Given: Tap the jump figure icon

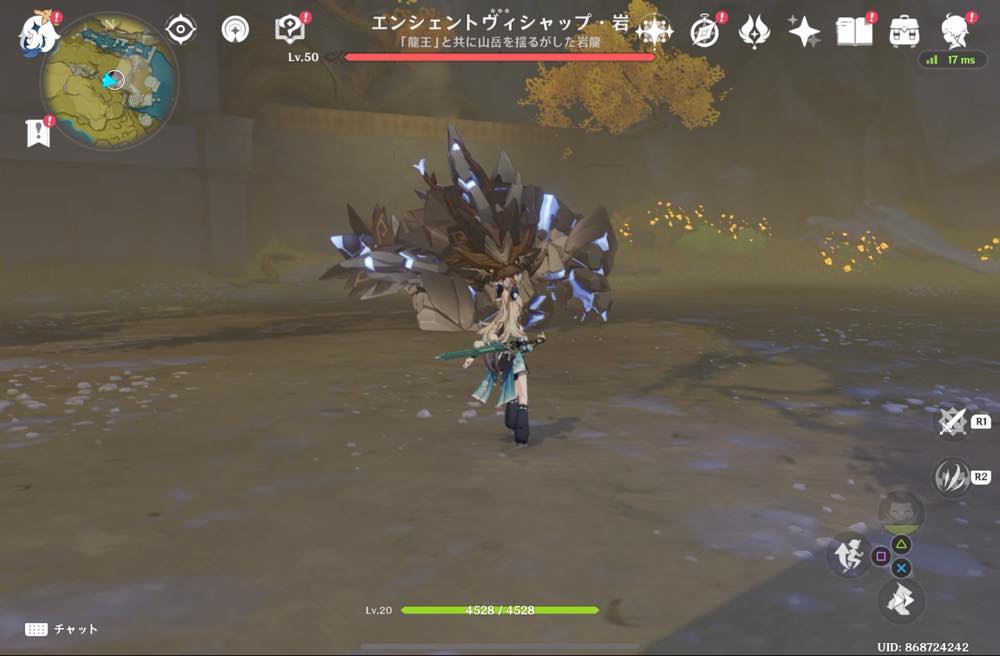Looking at the screenshot, I should tap(847, 557).
